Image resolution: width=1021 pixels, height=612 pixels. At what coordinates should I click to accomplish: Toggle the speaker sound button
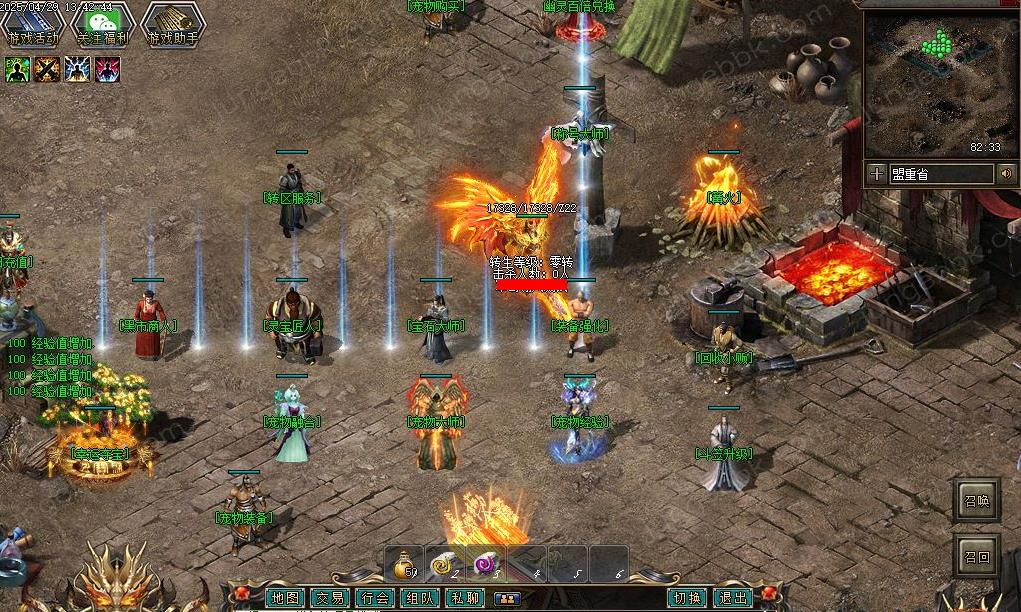pyautogui.click(x=1006, y=173)
